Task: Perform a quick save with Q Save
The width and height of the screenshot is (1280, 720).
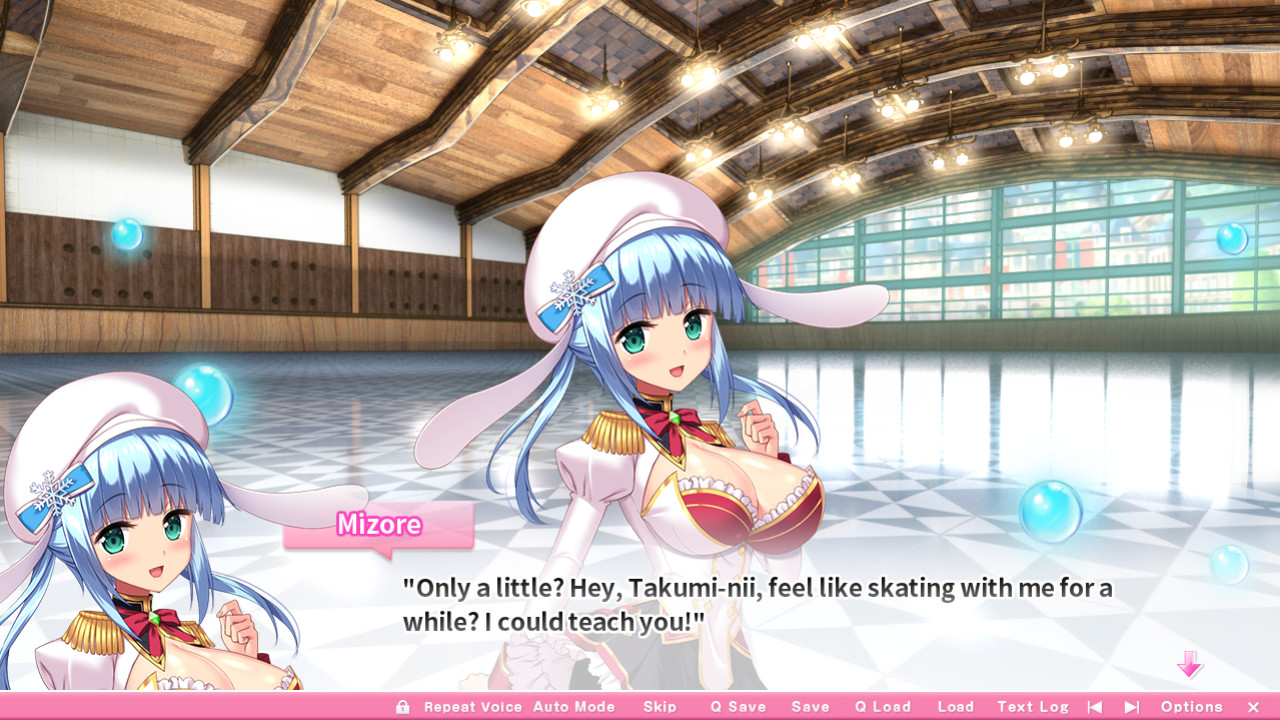Action: pyautogui.click(x=737, y=706)
